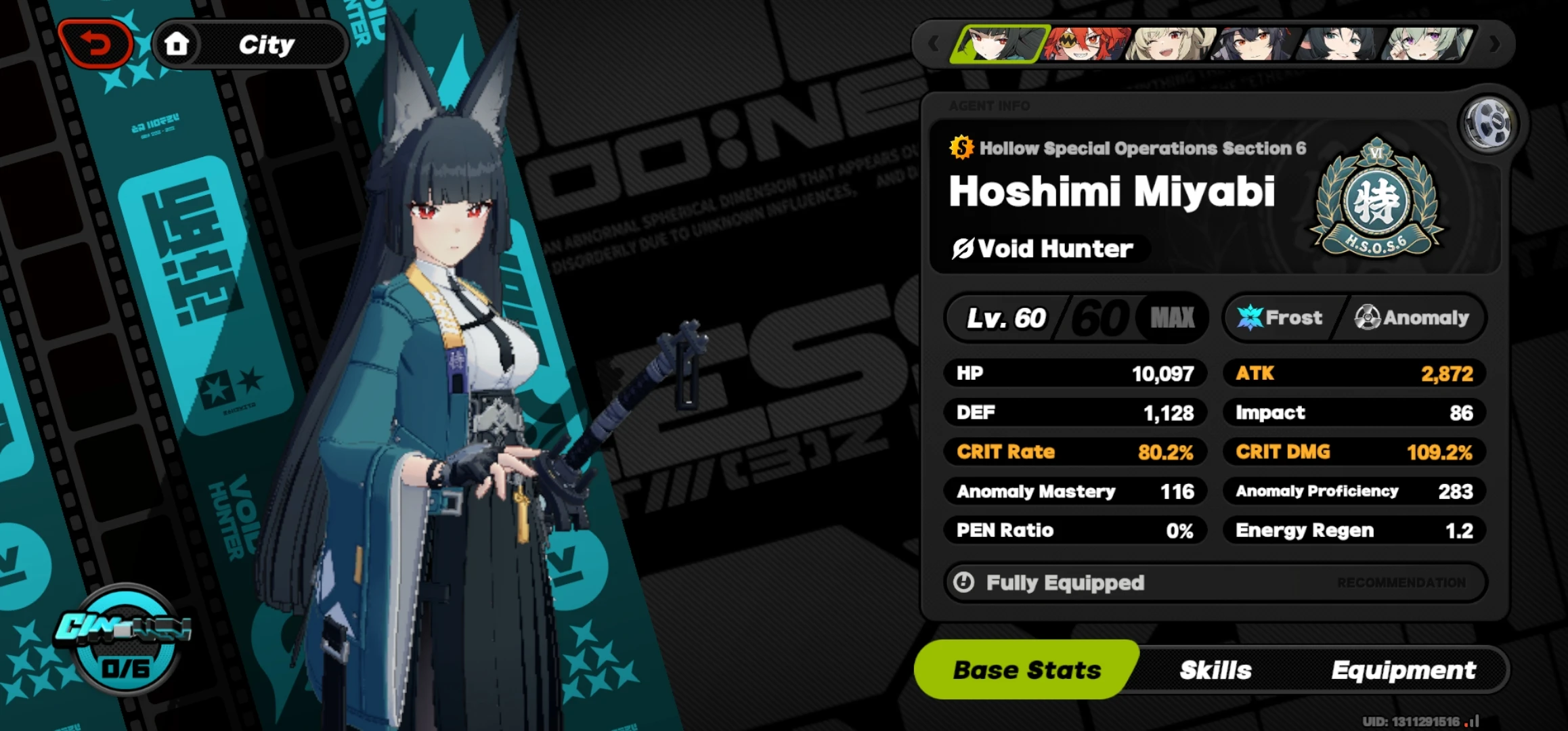This screenshot has height=731, width=1568.
Task: Click the red back arrow icon
Action: 95,43
